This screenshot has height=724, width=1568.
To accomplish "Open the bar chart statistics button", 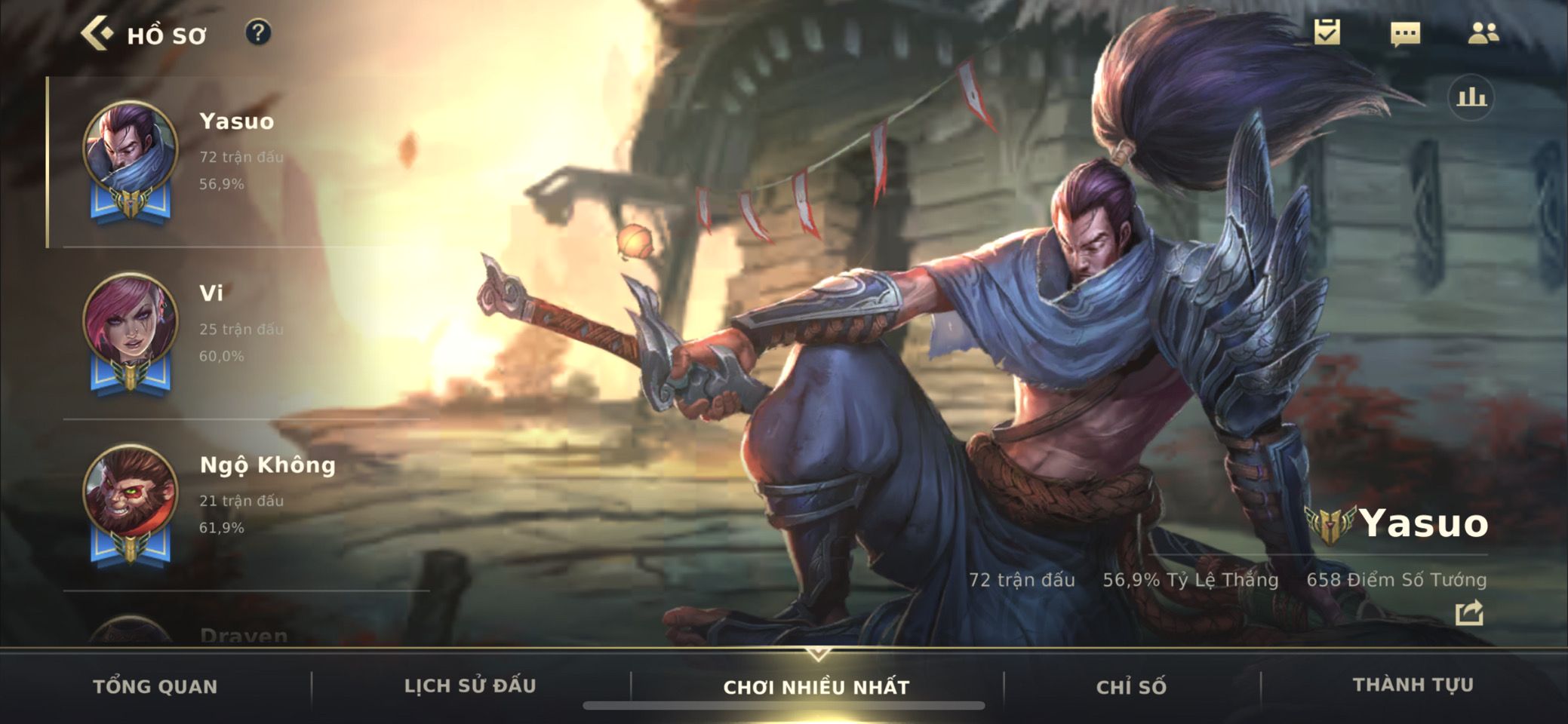I will pyautogui.click(x=1471, y=97).
